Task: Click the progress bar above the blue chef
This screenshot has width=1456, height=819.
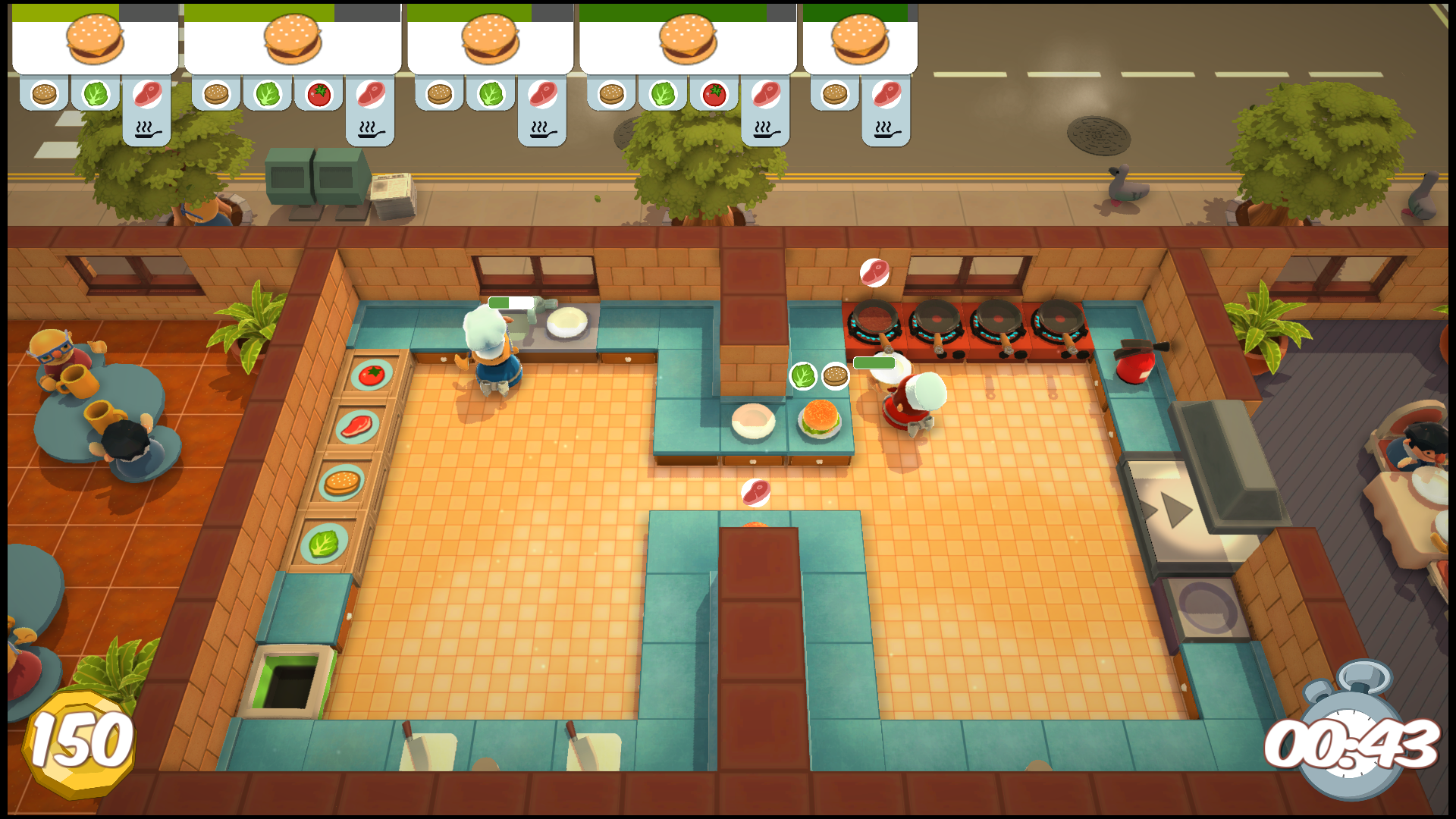Action: tap(510, 301)
